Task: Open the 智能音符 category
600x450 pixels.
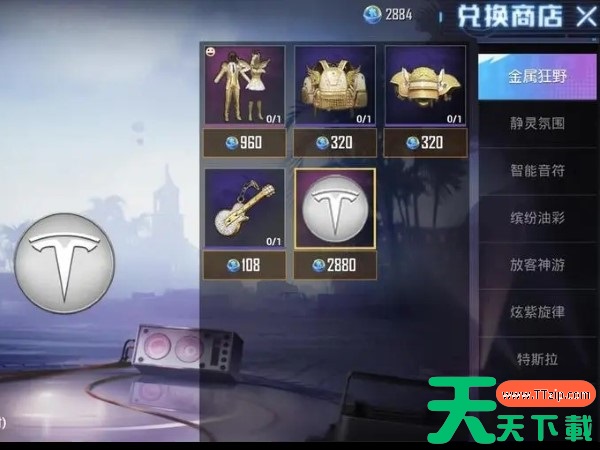Action: (x=537, y=171)
